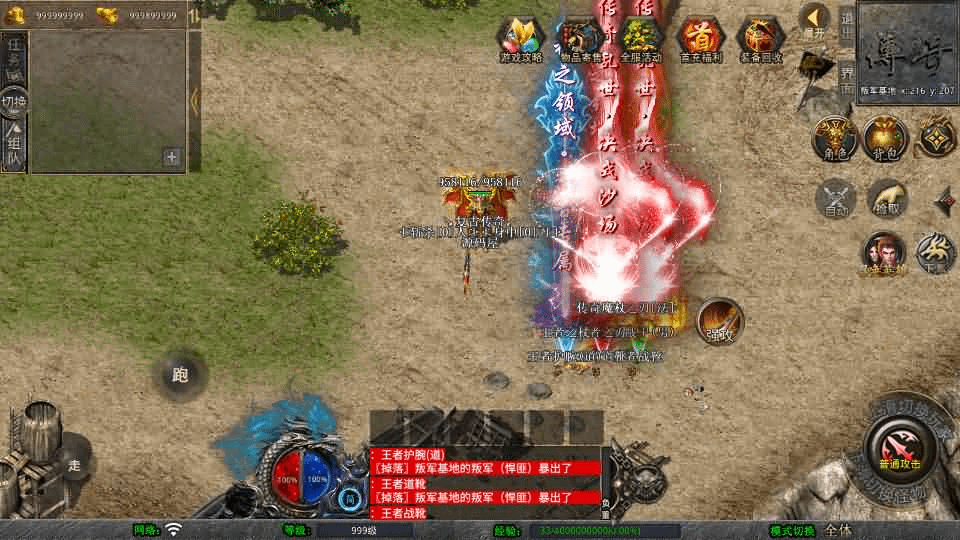Open the 首充福利 first-recharge bonus
The height and width of the screenshot is (540, 960).
tap(701, 40)
